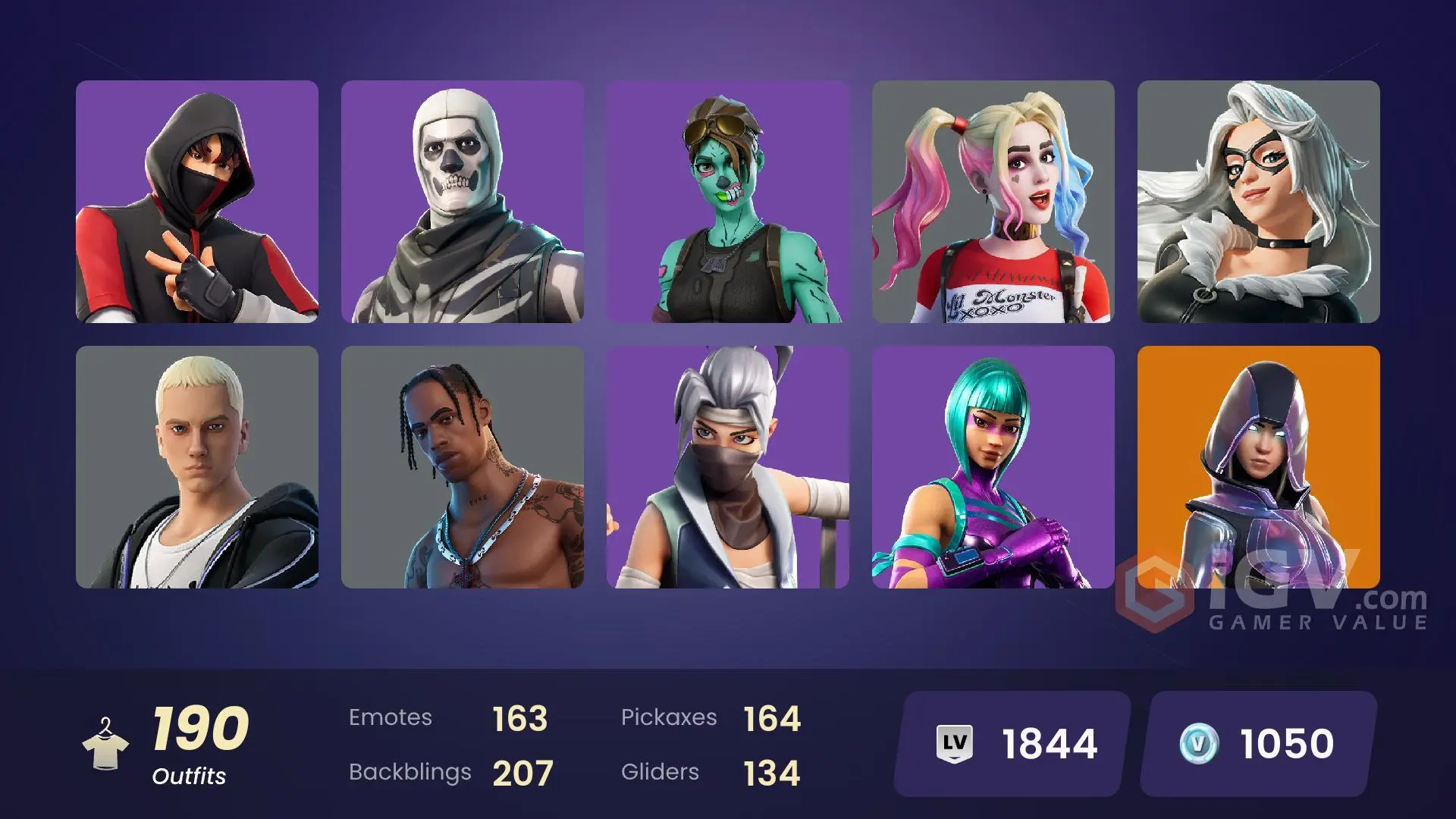
Task: Click the Ghoul Trooper skin icon
Action: pos(728,201)
